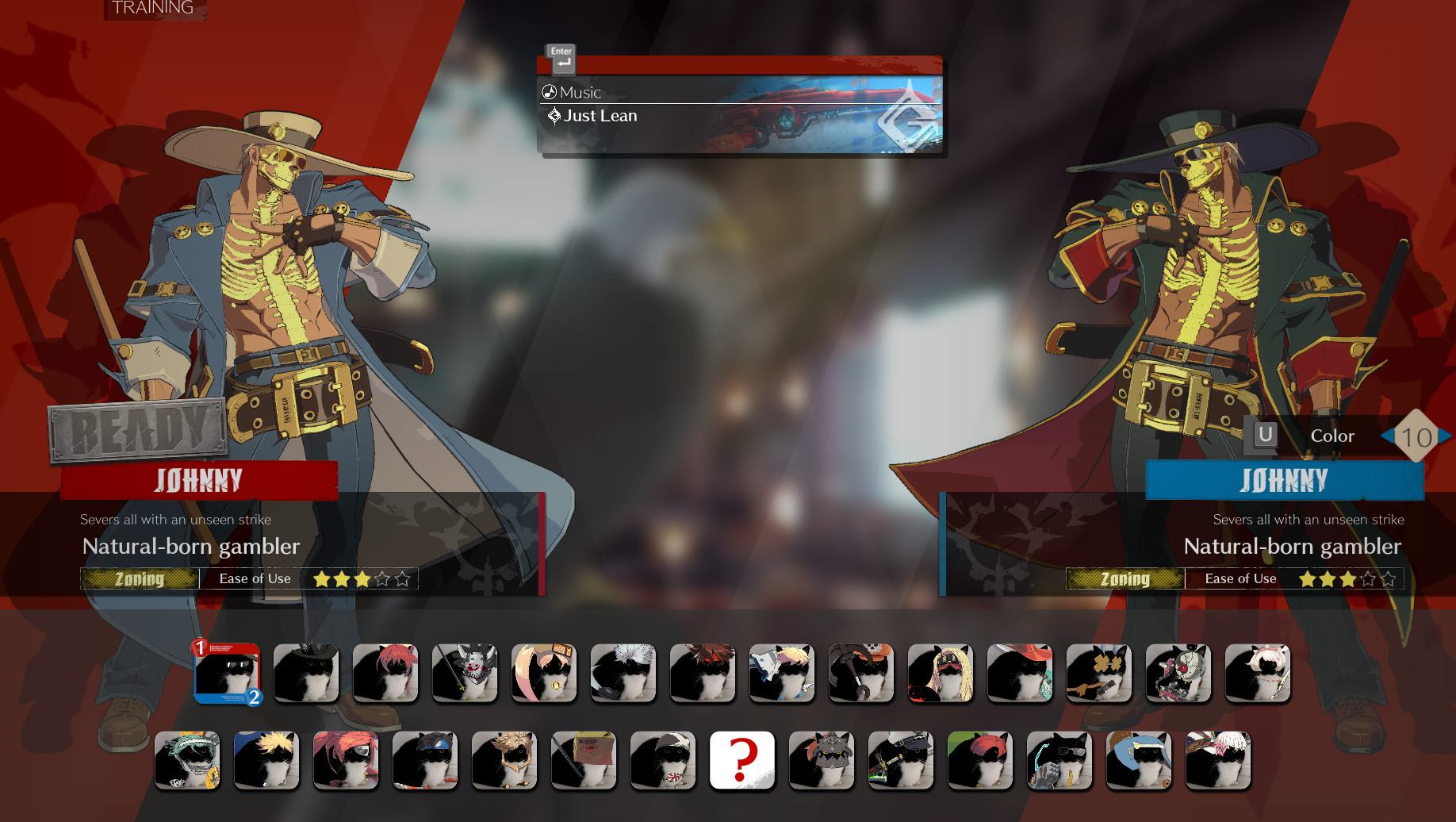
Task: Click the READY plate on the left
Action: click(136, 428)
